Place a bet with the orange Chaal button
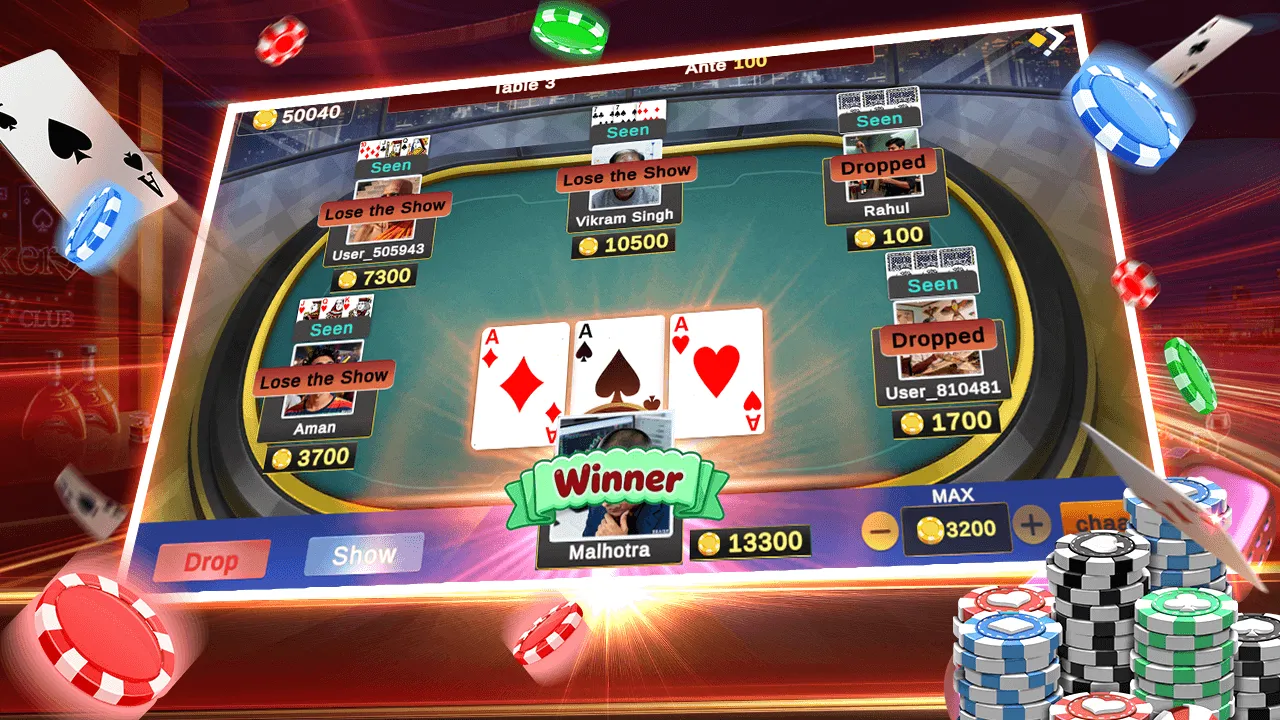The image size is (1280, 720). (x=1095, y=520)
